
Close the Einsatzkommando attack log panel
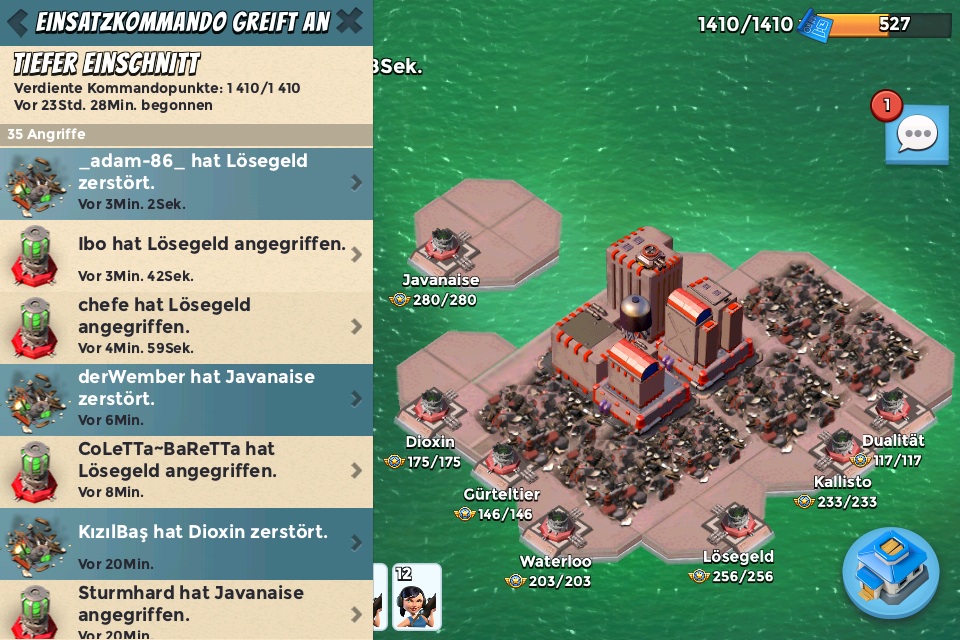tap(349, 21)
